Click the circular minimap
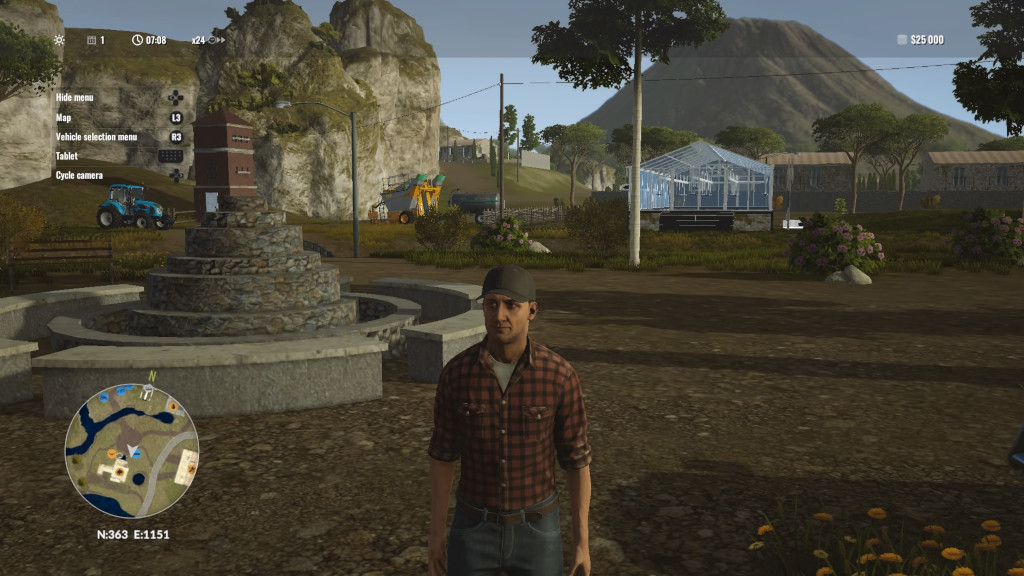Screen dimensions: 1024x576 pos(131,451)
